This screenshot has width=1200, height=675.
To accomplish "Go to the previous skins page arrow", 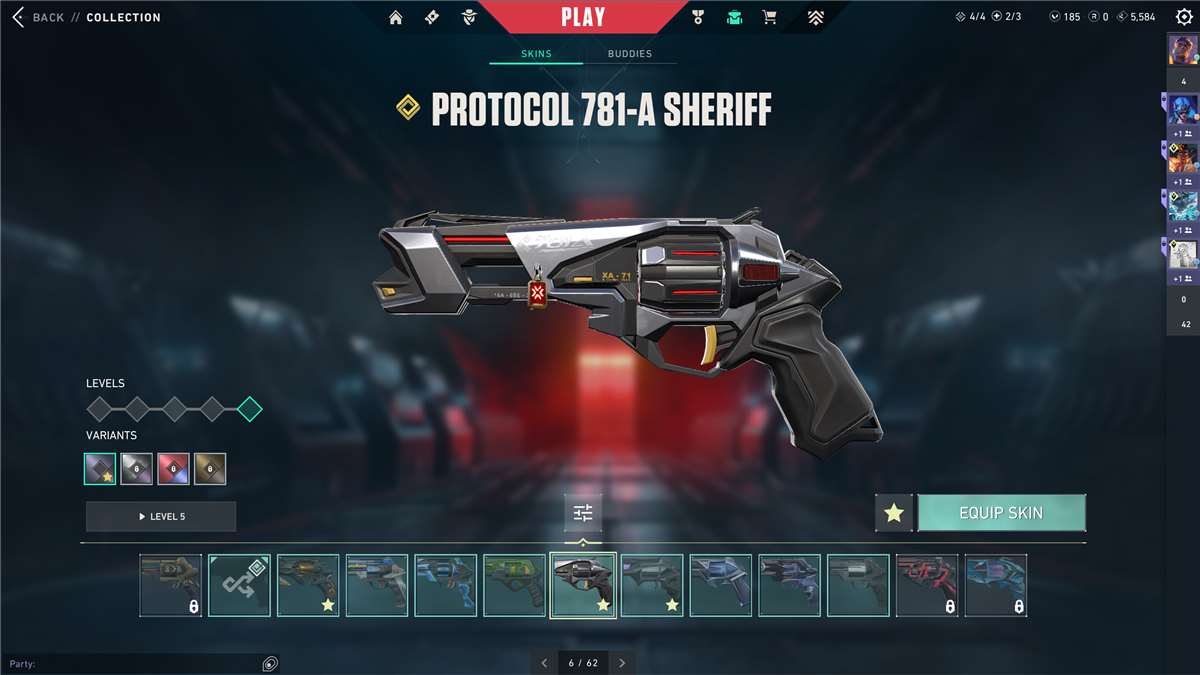I will click(x=544, y=663).
